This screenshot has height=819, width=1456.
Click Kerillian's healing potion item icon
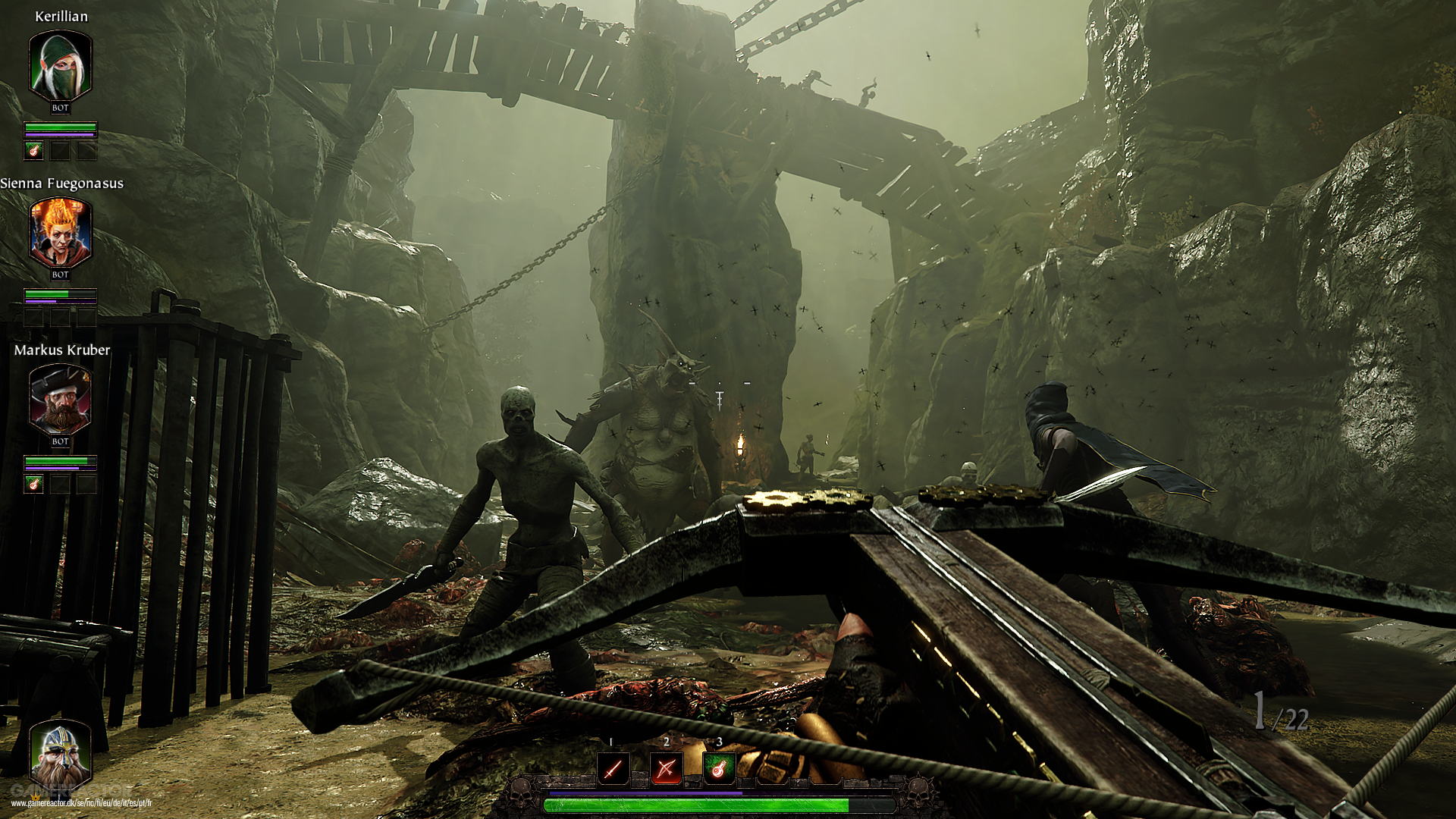pos(33,151)
